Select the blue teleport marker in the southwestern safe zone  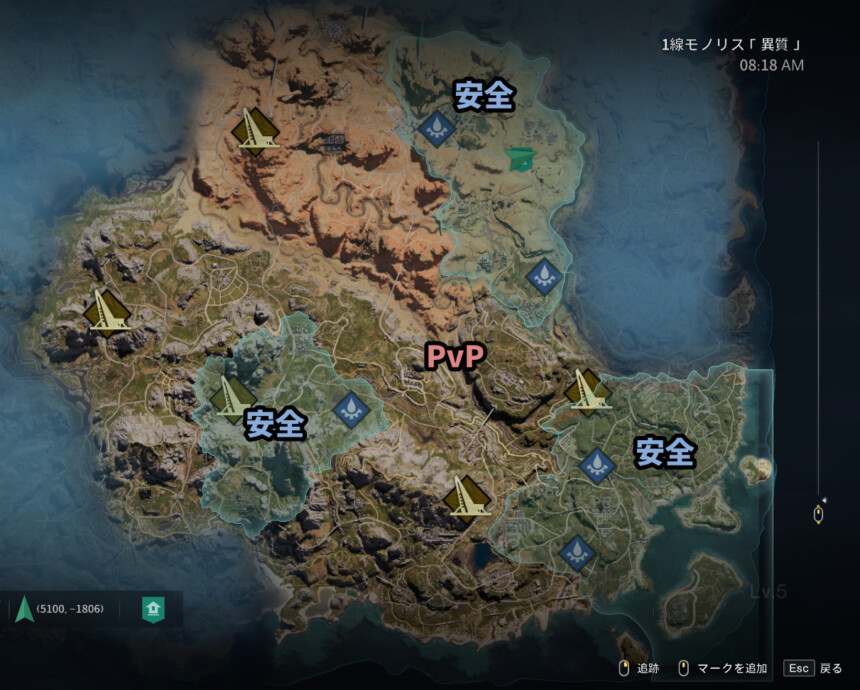tap(351, 408)
